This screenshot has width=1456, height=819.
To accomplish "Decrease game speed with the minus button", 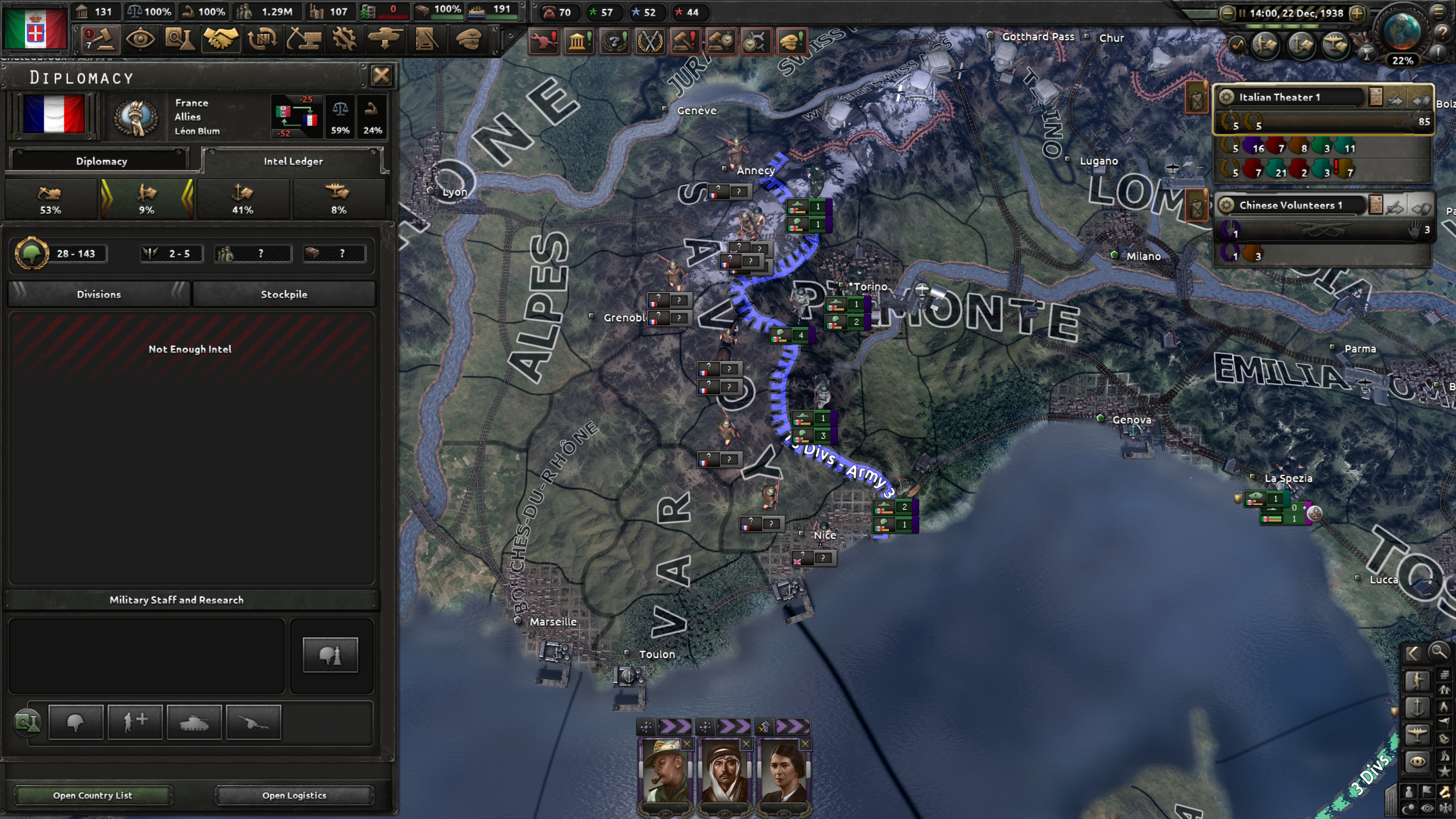I will [x=1227, y=13].
